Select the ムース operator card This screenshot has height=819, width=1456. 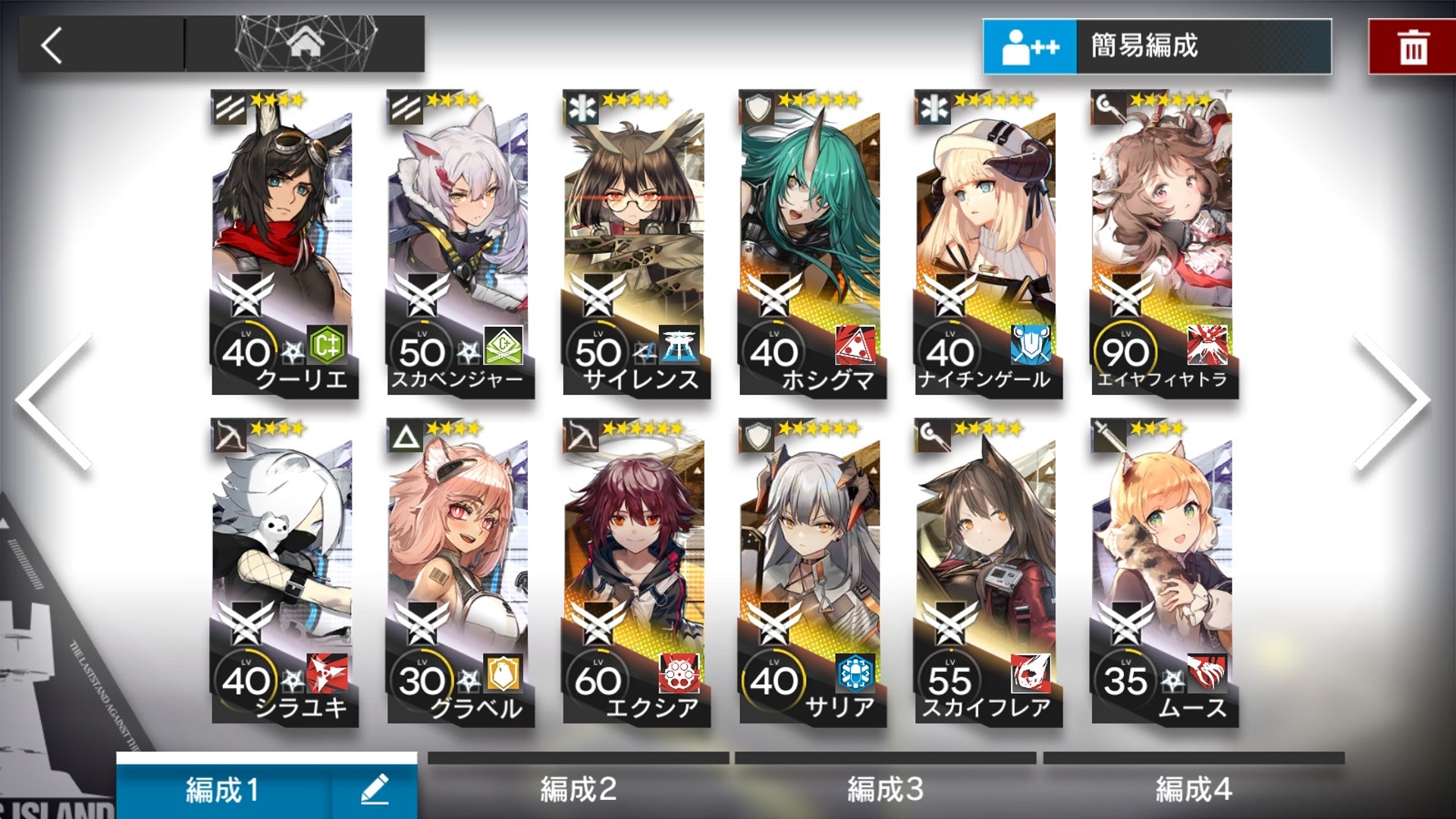[1163, 573]
